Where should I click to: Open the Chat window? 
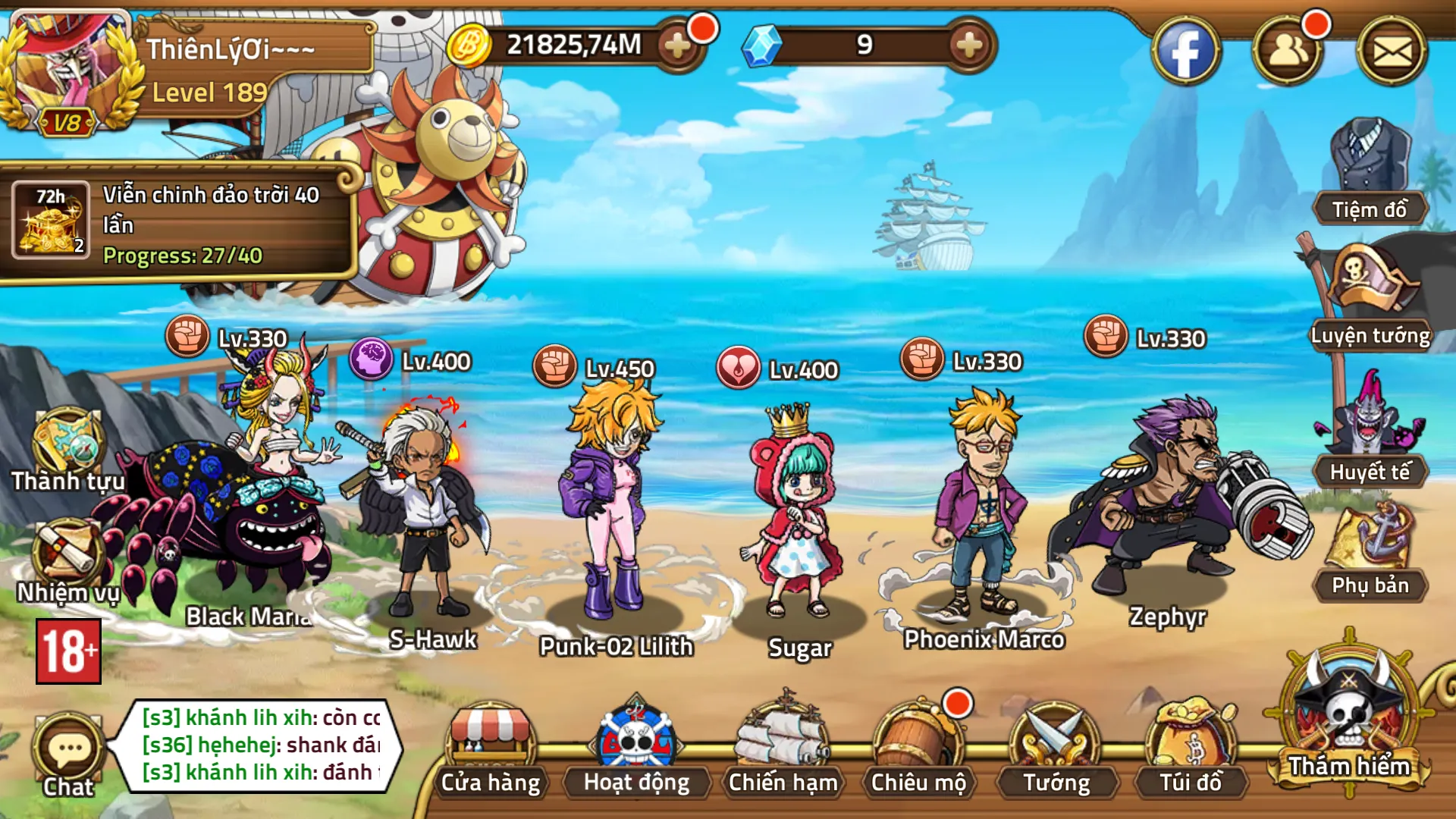(68, 755)
